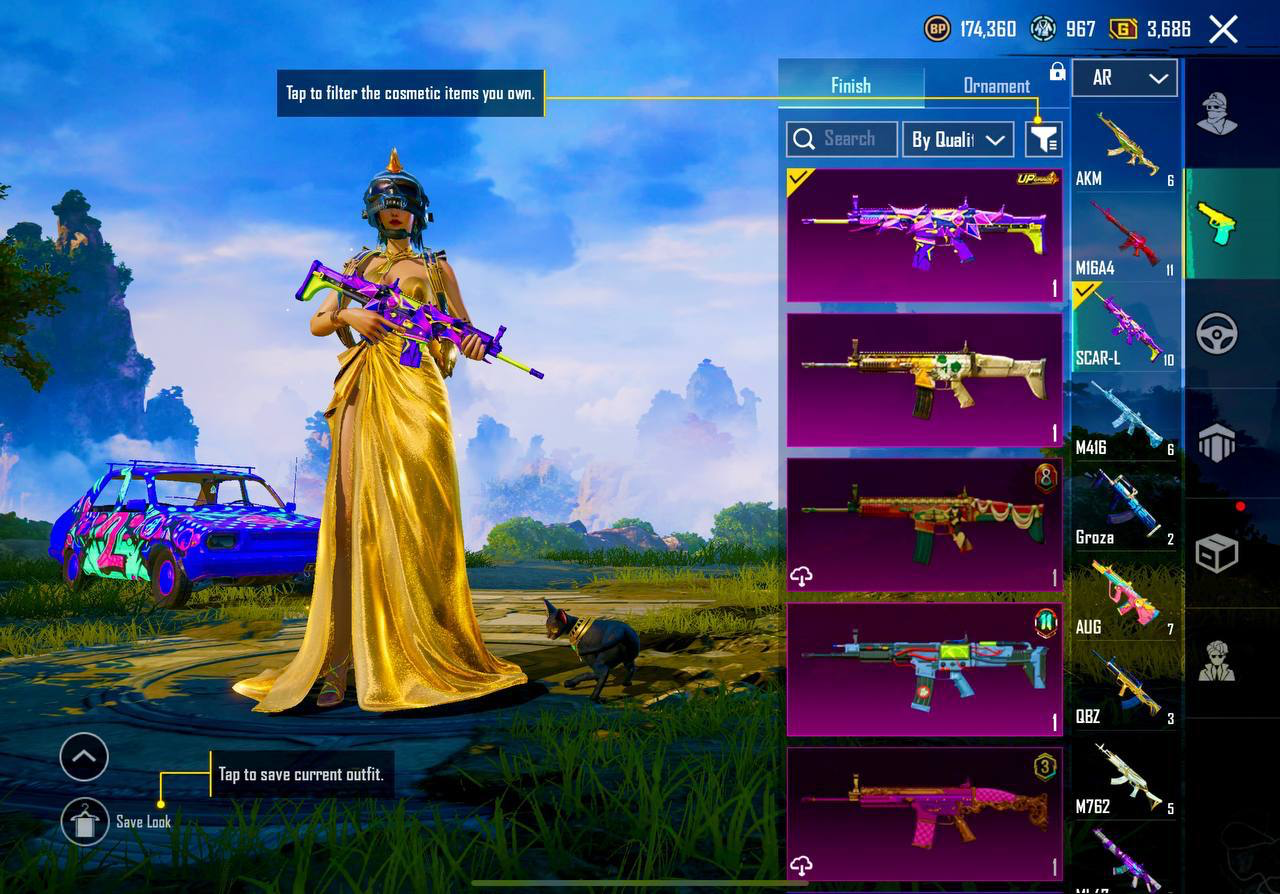
Task: Close the inventory screen with the X
Action: (1223, 30)
